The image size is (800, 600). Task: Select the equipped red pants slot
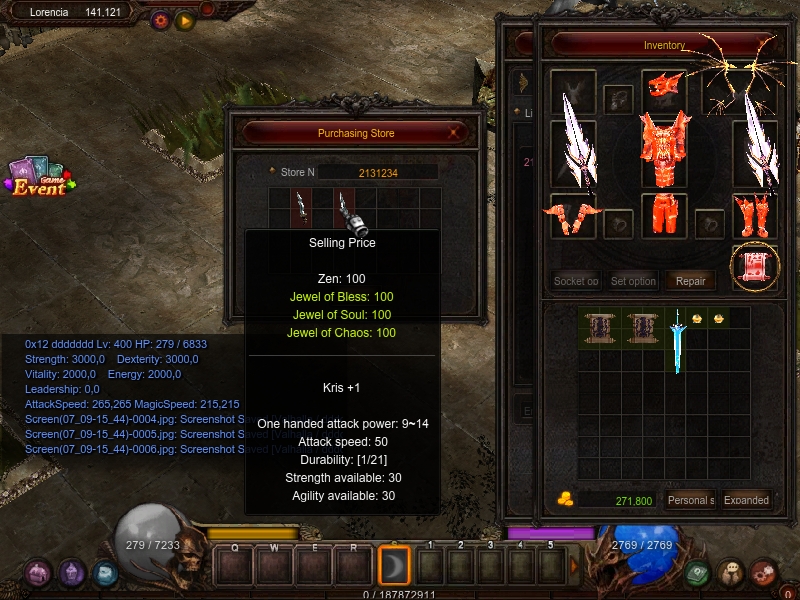point(663,214)
